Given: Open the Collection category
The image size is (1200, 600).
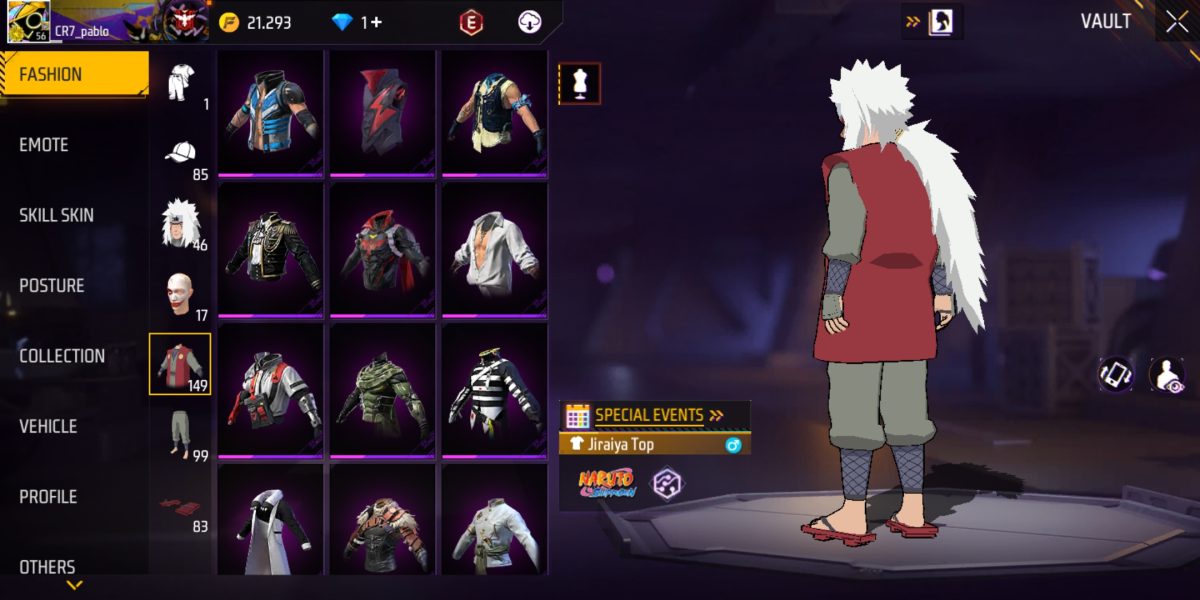Looking at the screenshot, I should tap(62, 356).
